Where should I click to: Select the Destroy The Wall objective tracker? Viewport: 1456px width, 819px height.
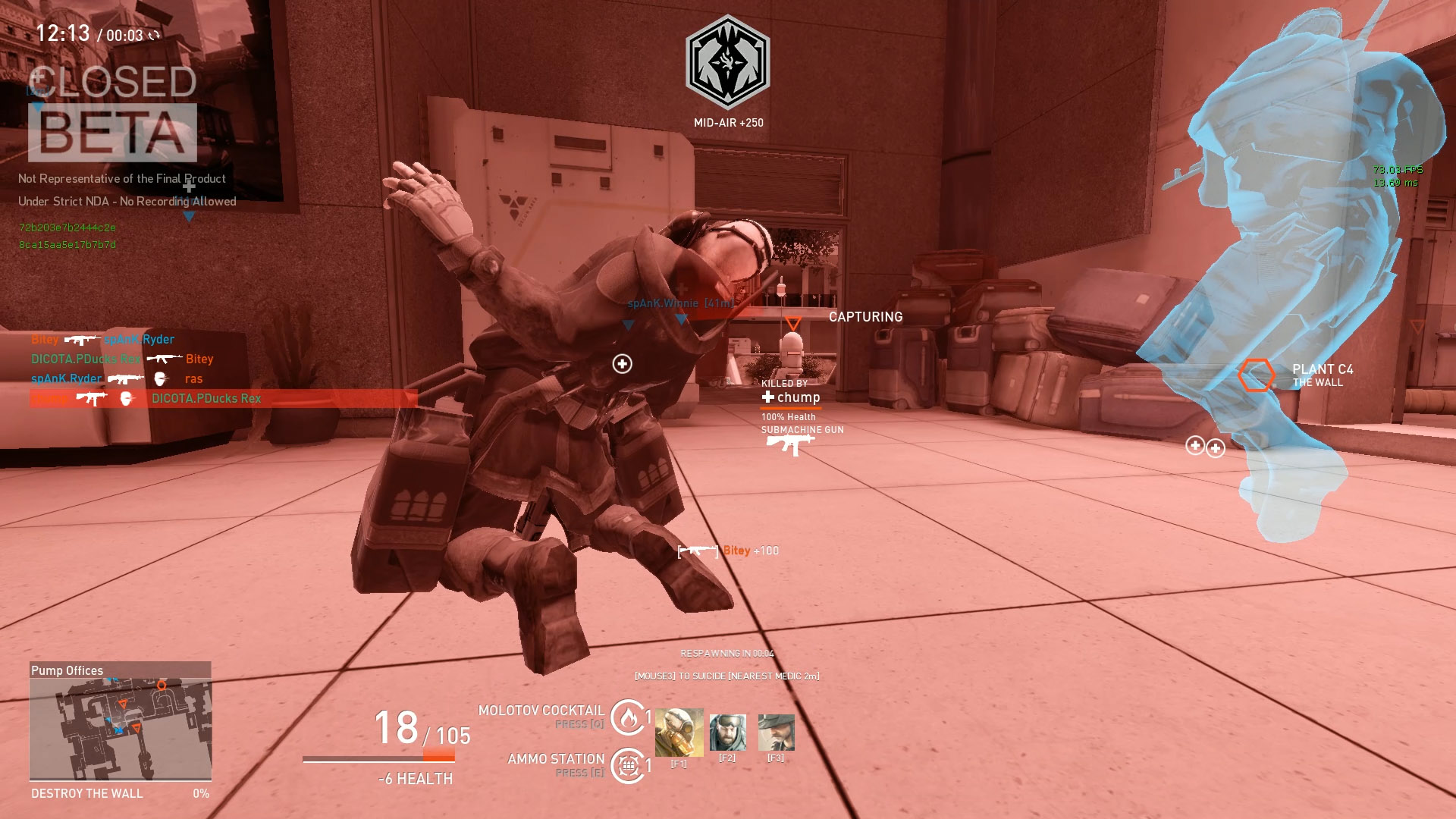(120, 793)
